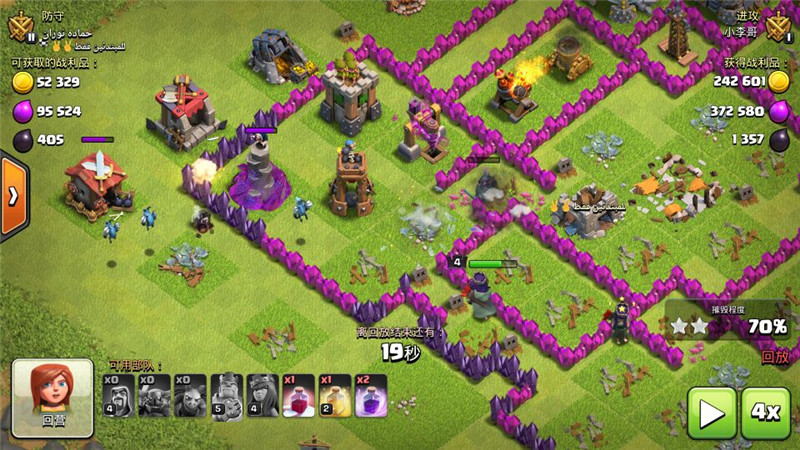The width and height of the screenshot is (800, 450).
Task: Choose the Archer Queen hero slot
Action: tap(262, 396)
